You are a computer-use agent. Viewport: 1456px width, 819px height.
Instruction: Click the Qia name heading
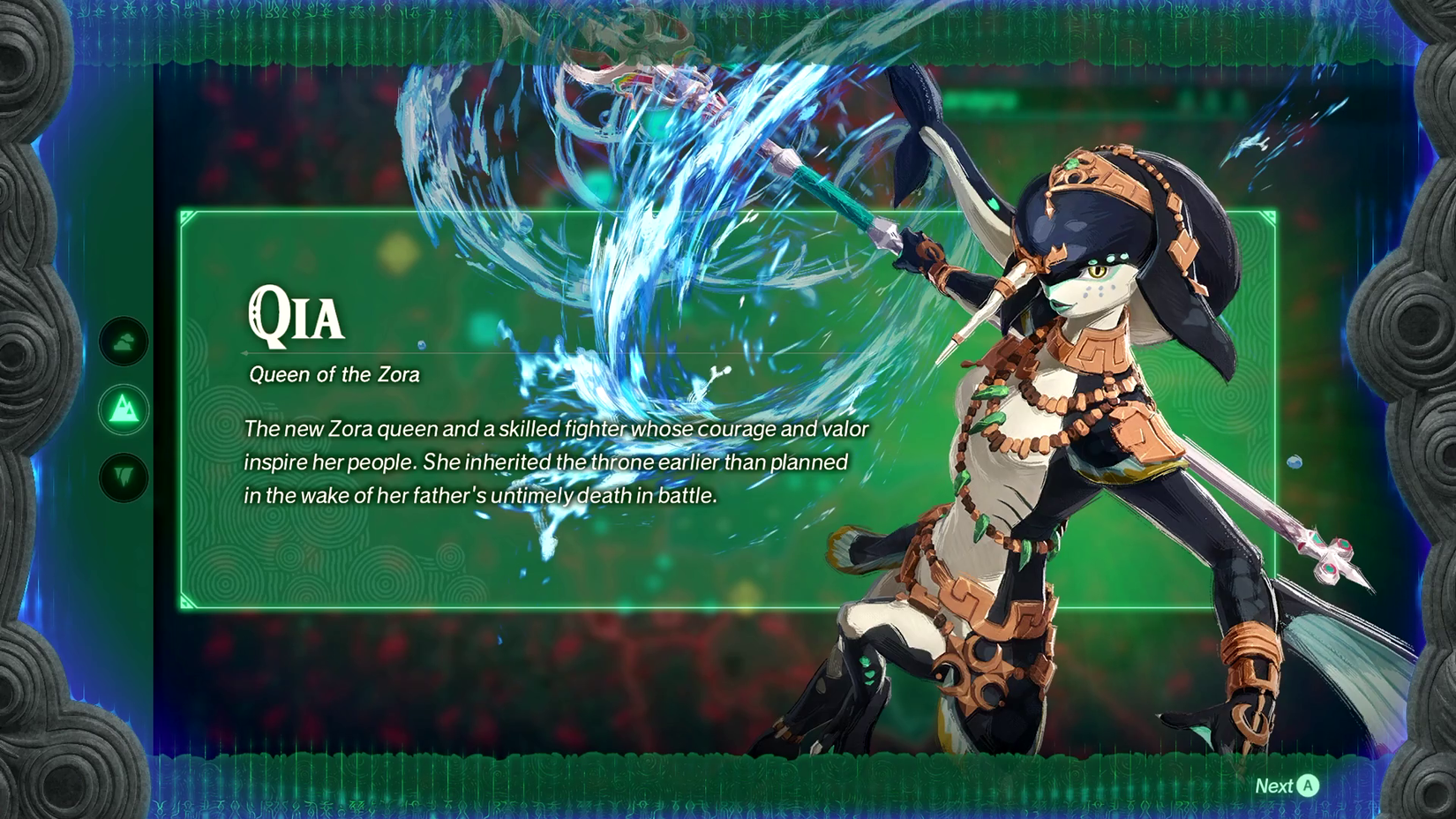click(295, 316)
